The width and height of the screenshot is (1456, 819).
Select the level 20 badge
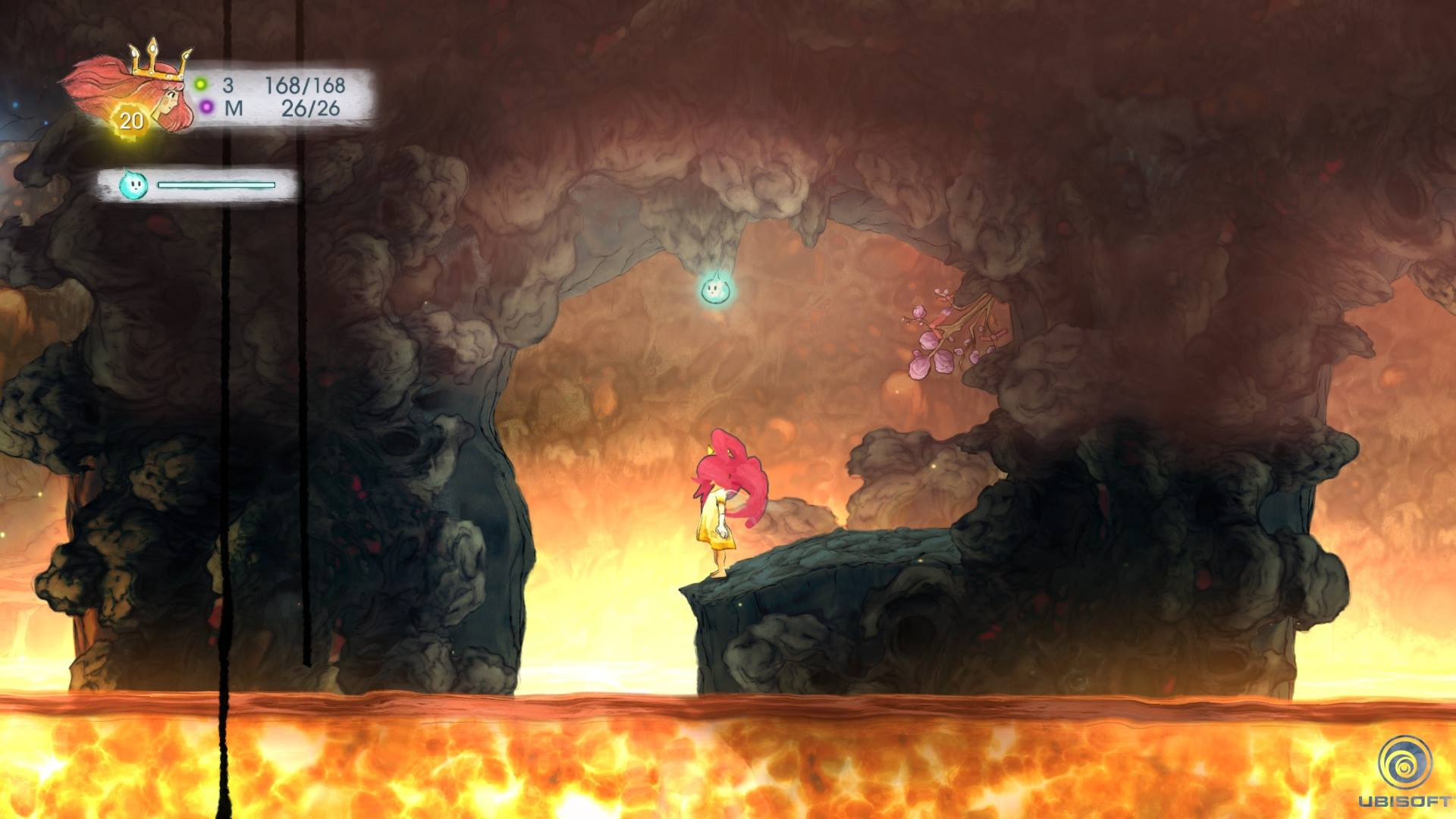[131, 121]
